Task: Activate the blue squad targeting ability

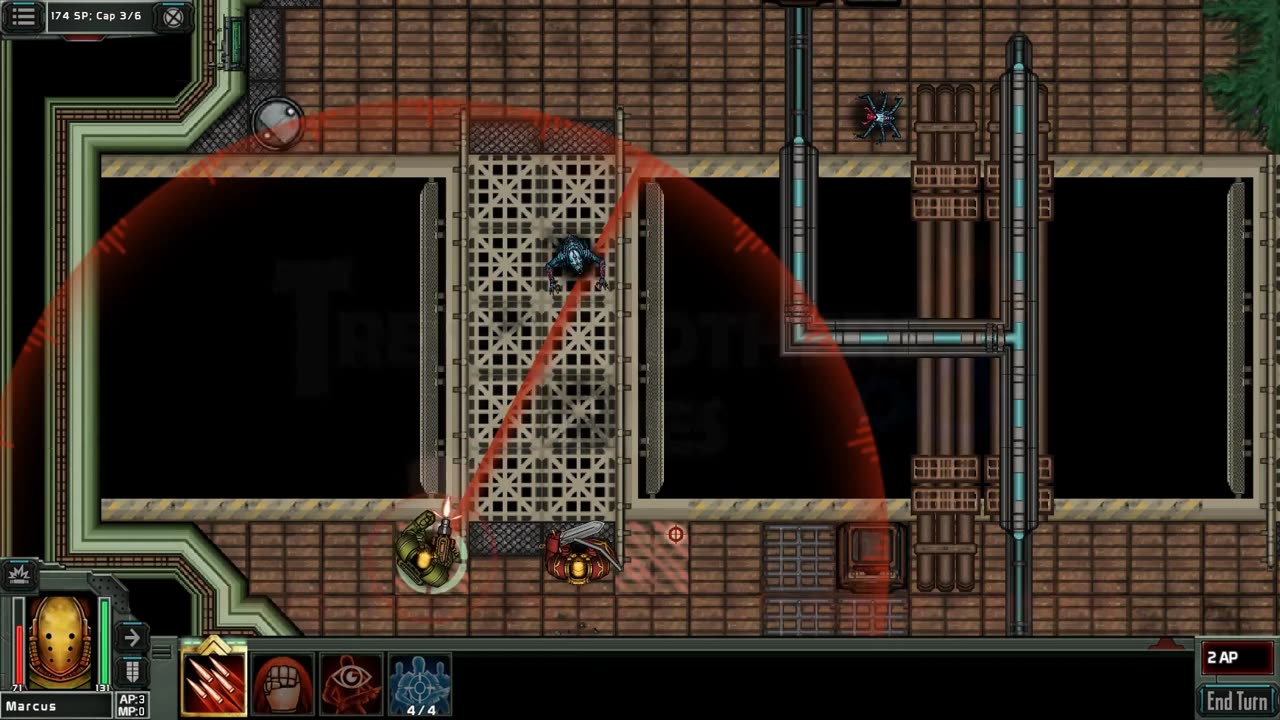Action: click(x=420, y=684)
